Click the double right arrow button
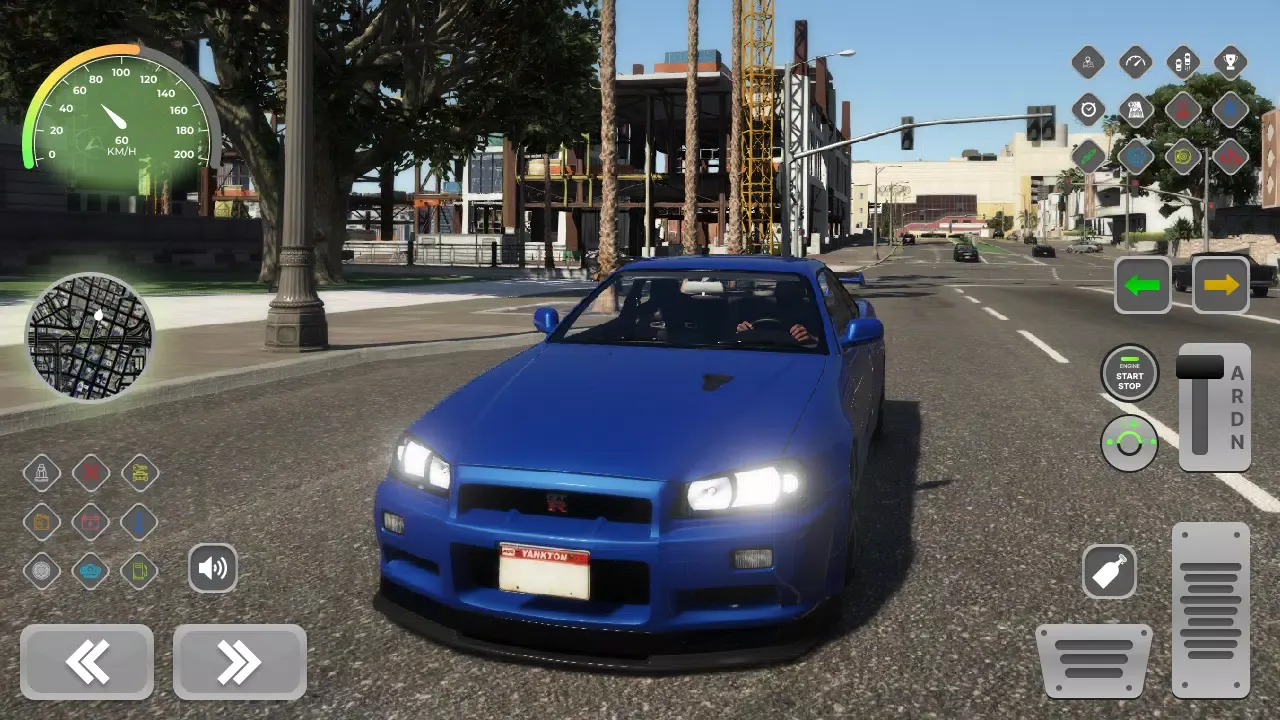This screenshot has height=720, width=1280. (x=239, y=662)
